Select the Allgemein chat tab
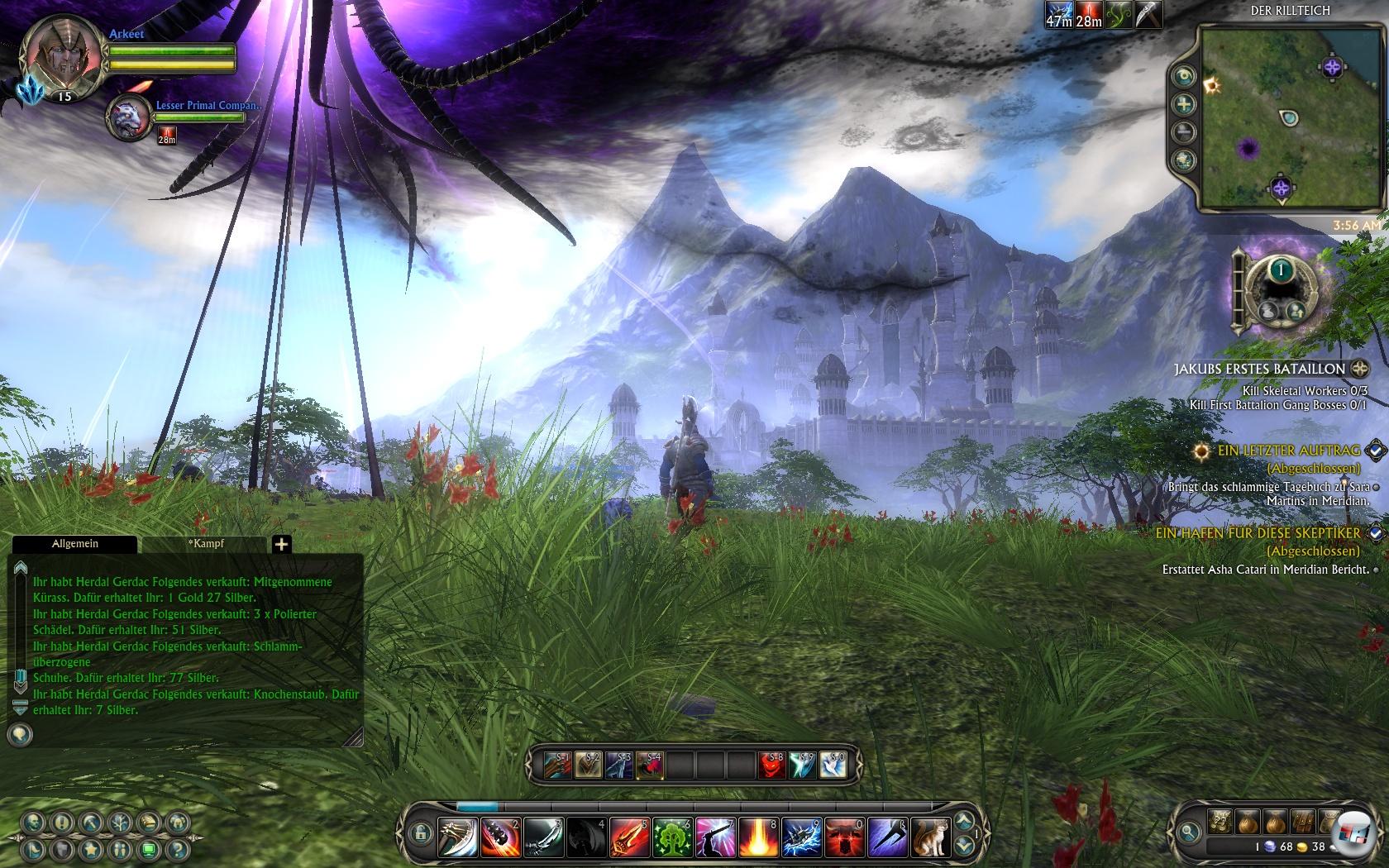Viewport: 1389px width, 868px height. [75, 544]
